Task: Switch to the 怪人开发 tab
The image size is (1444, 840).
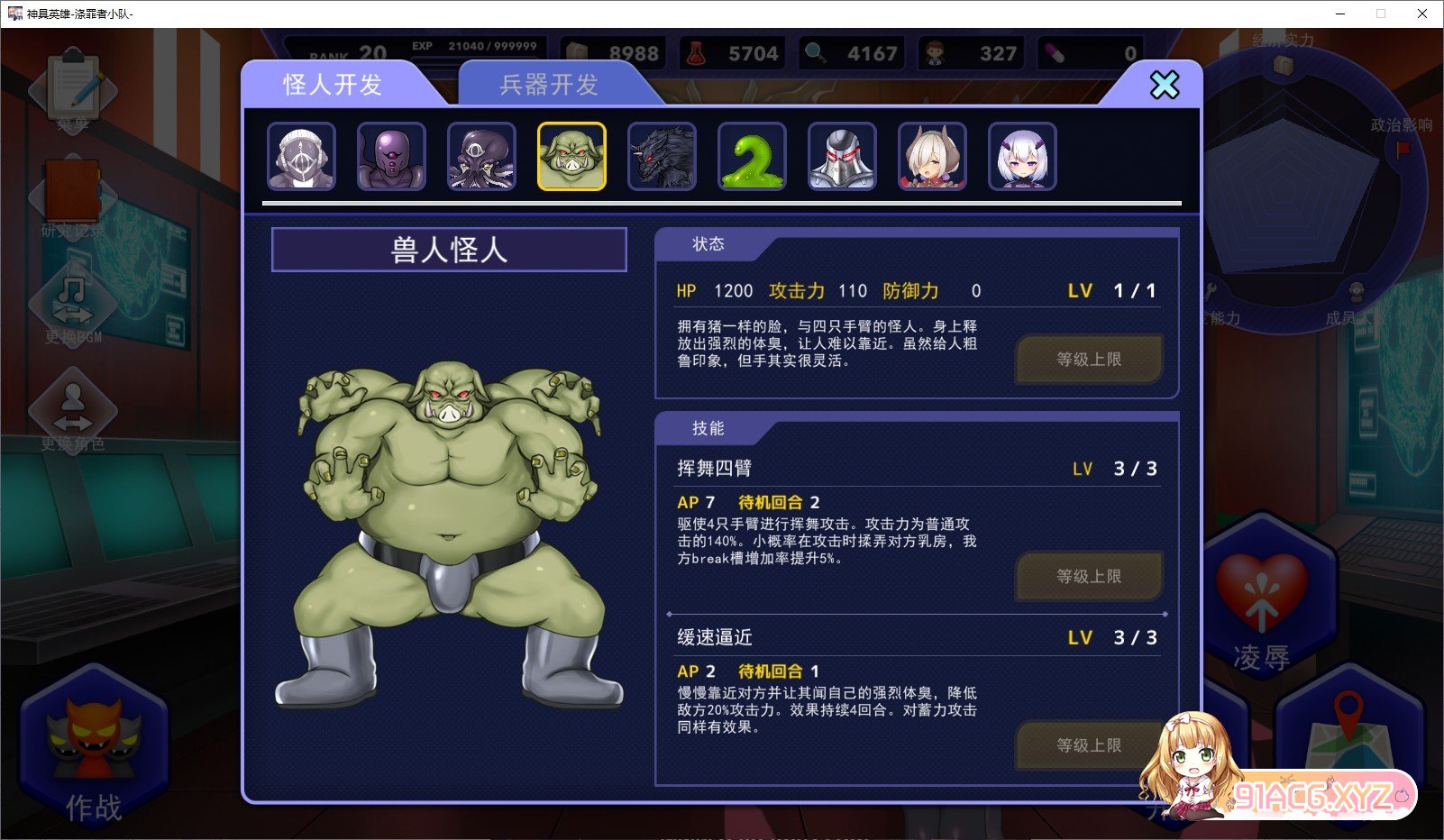Action: (x=333, y=85)
